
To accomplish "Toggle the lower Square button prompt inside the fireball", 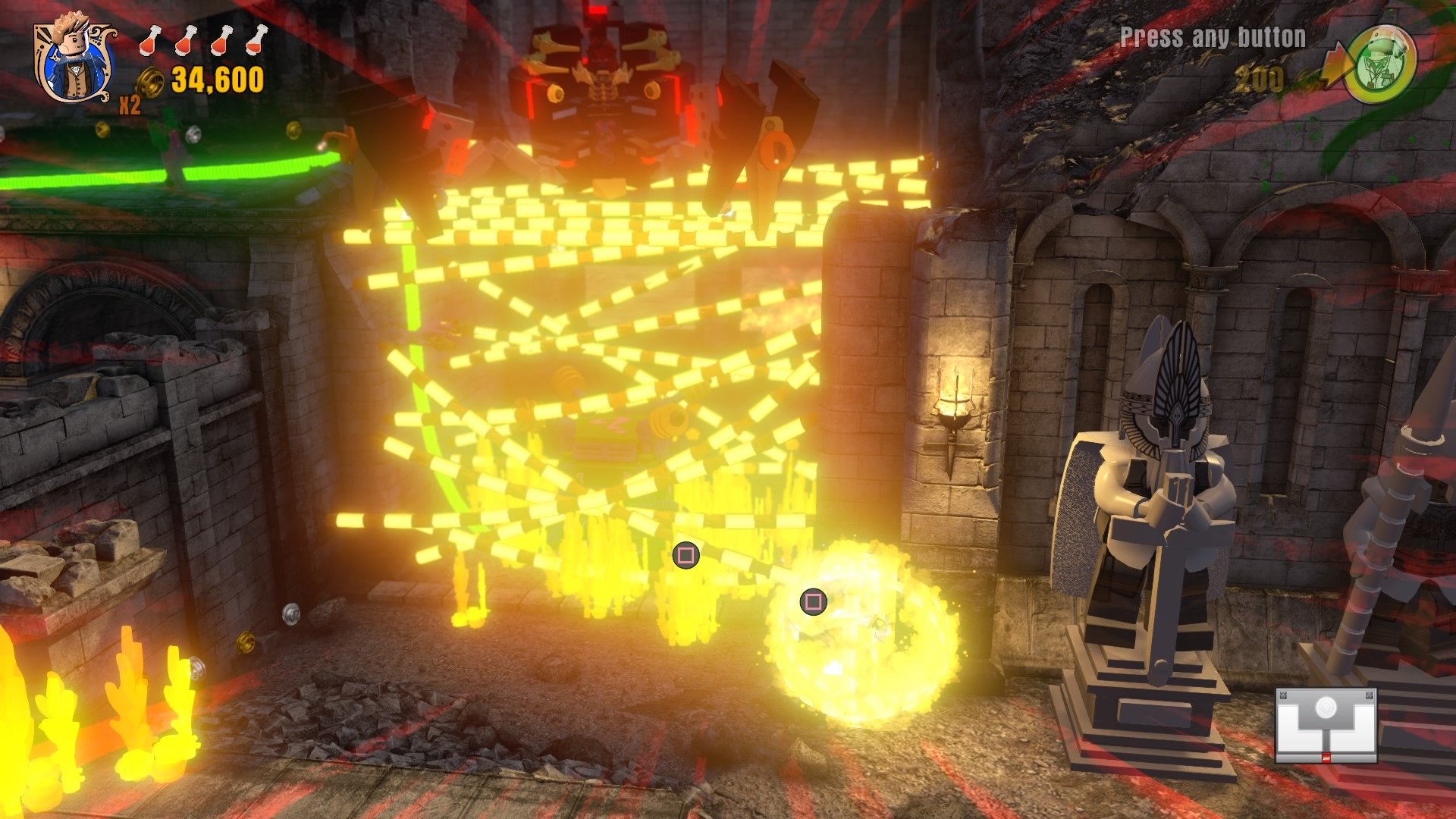I will pyautogui.click(x=812, y=603).
